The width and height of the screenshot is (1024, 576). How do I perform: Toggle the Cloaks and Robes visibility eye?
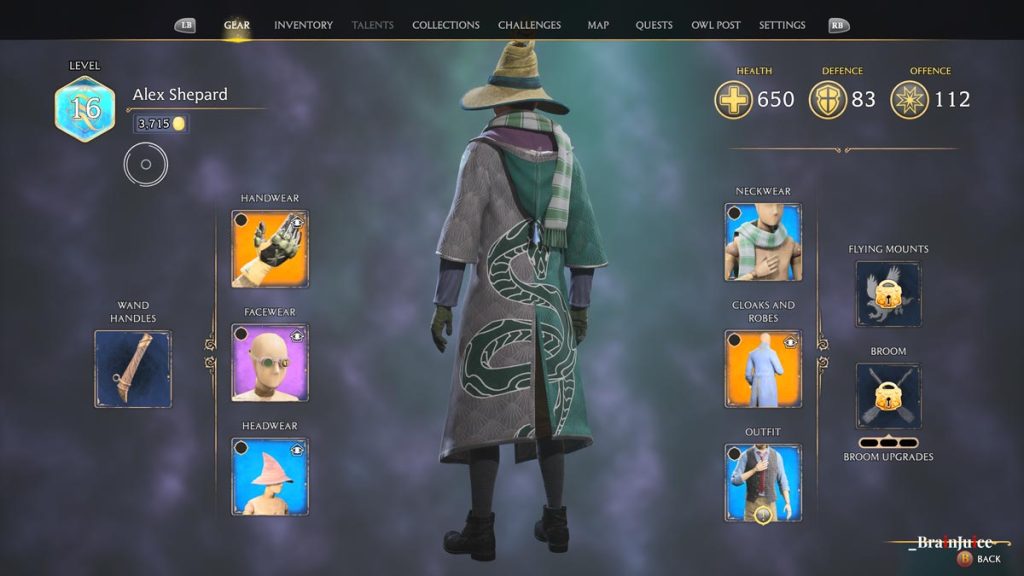click(x=790, y=342)
